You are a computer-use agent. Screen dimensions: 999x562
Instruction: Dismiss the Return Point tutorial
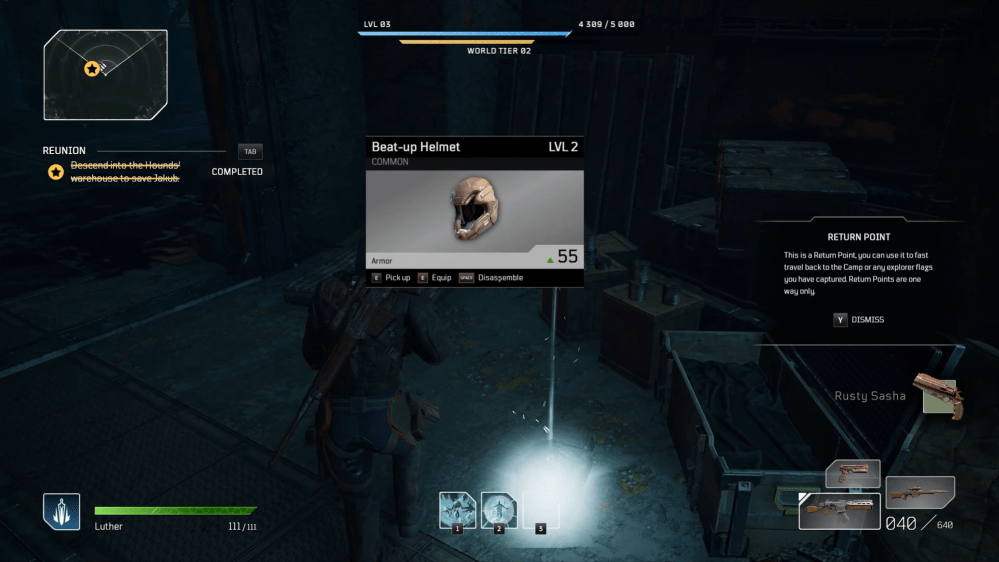[860, 320]
